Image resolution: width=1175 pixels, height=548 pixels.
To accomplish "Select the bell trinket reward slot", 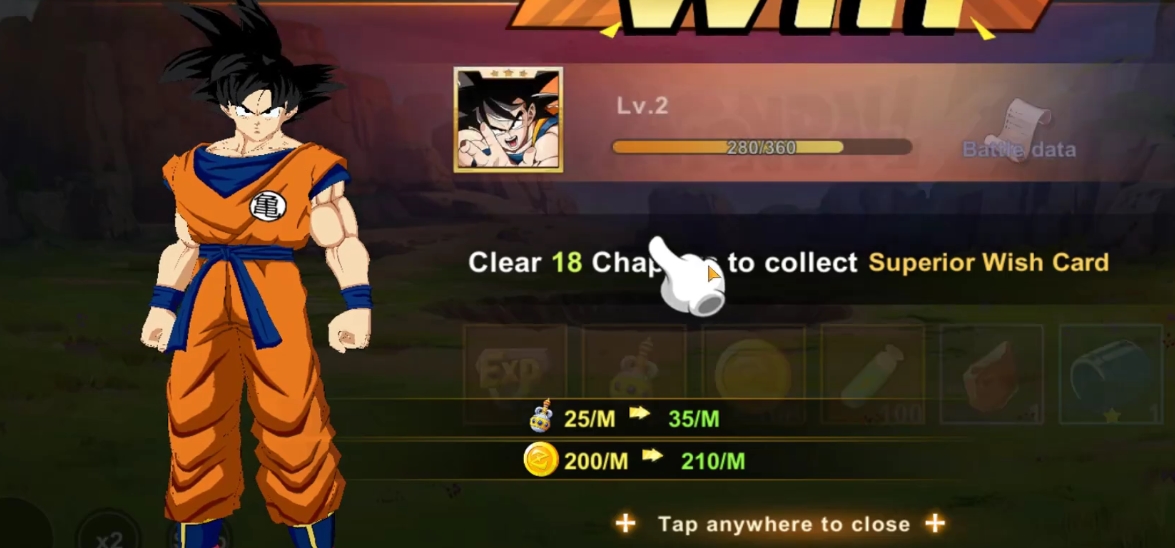I will click(634, 373).
